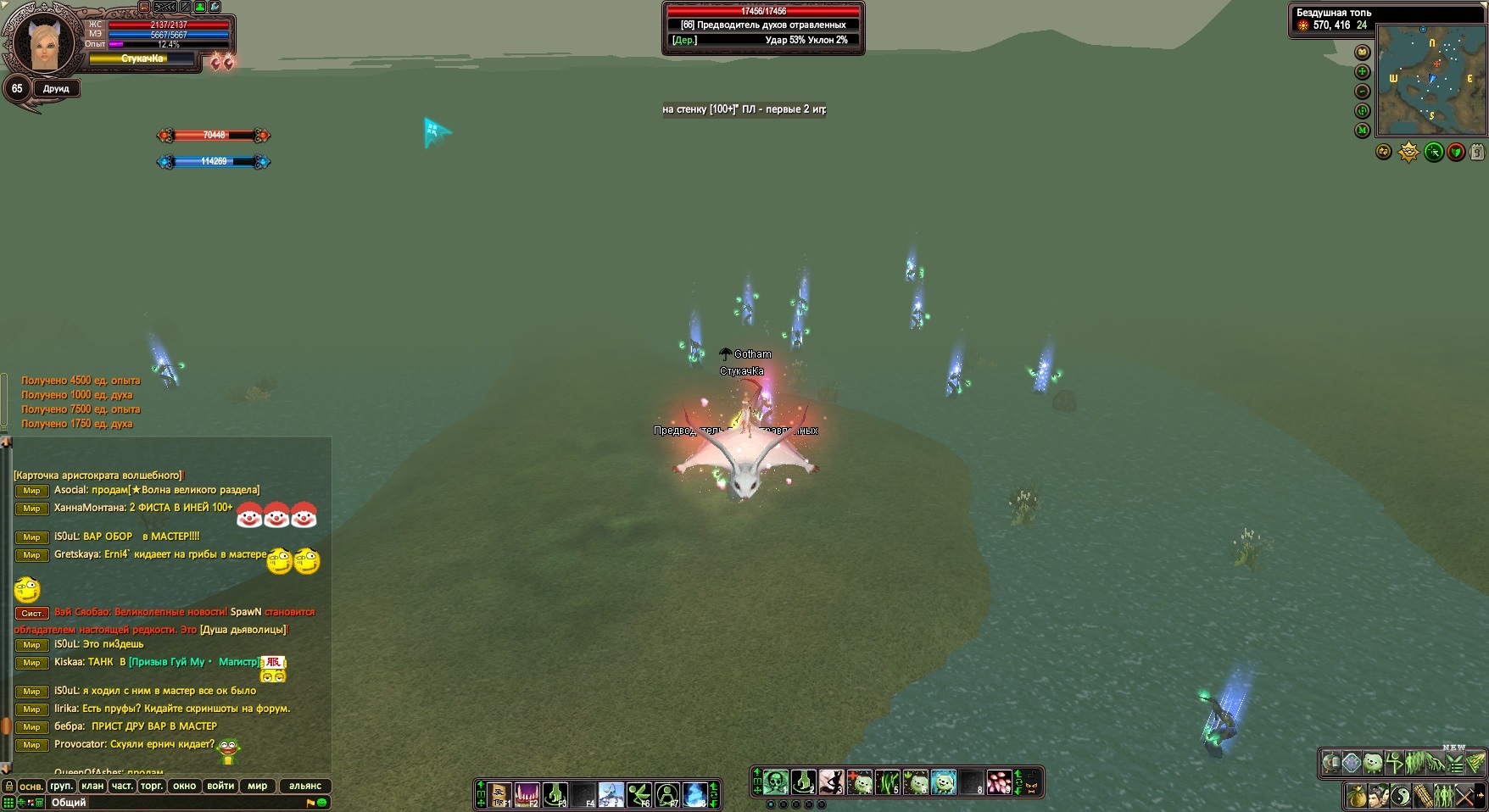Open the calendar icon under the minimap
This screenshot has height=812, width=1489.
[1477, 153]
